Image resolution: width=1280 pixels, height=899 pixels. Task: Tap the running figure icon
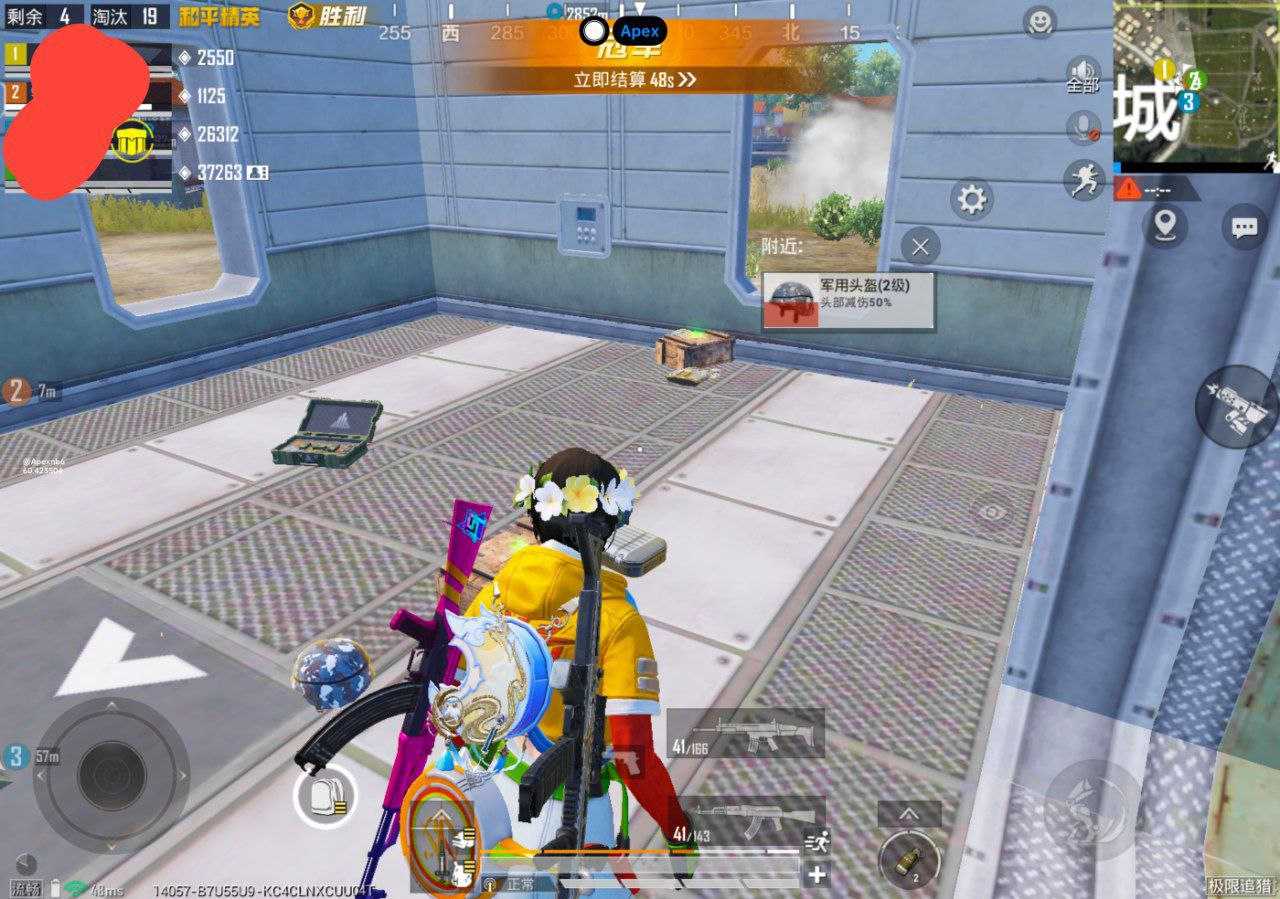(x=1083, y=180)
